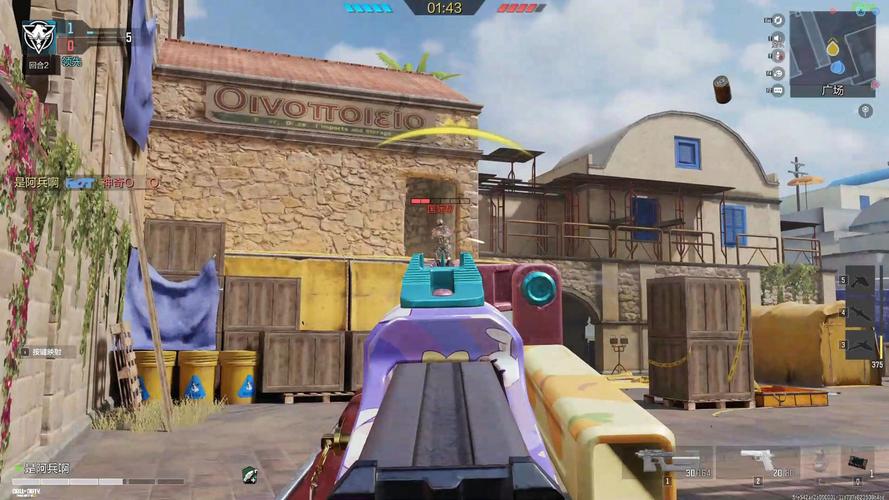
Task: Toggle the microphone voice icon
Action: 777,56
